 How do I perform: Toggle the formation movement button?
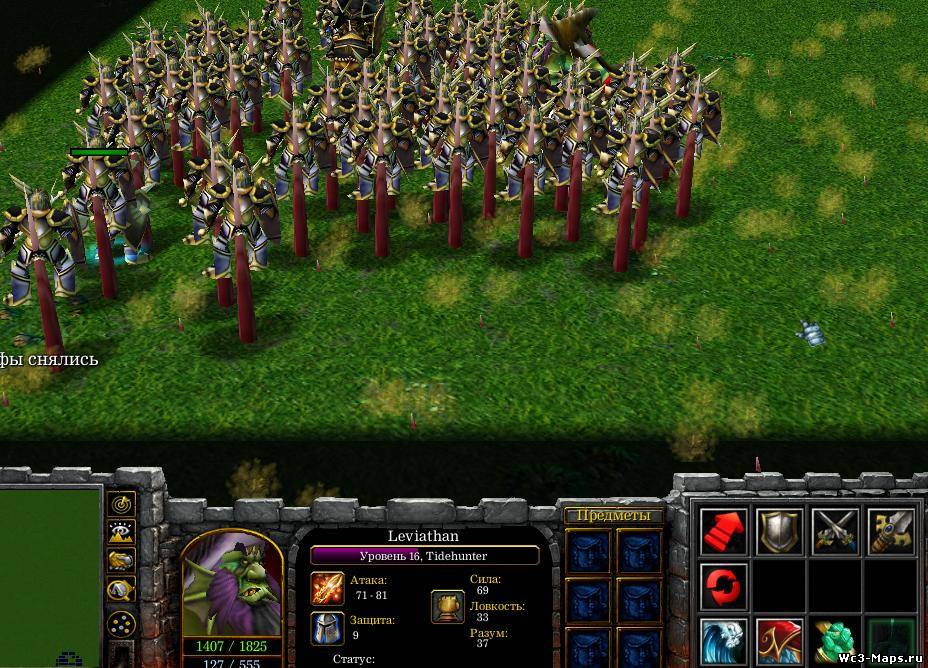(122, 623)
